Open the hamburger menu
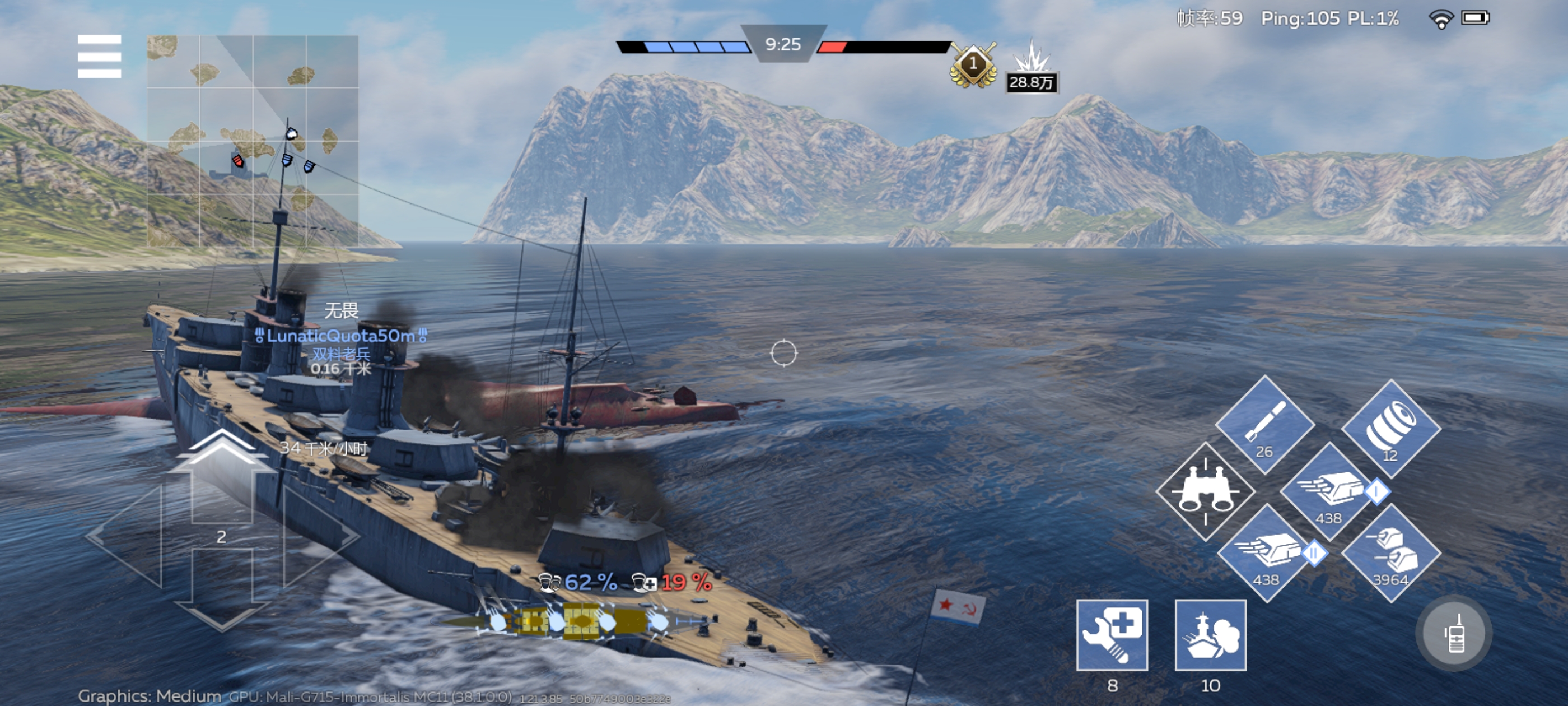1568x706 pixels. point(99,57)
